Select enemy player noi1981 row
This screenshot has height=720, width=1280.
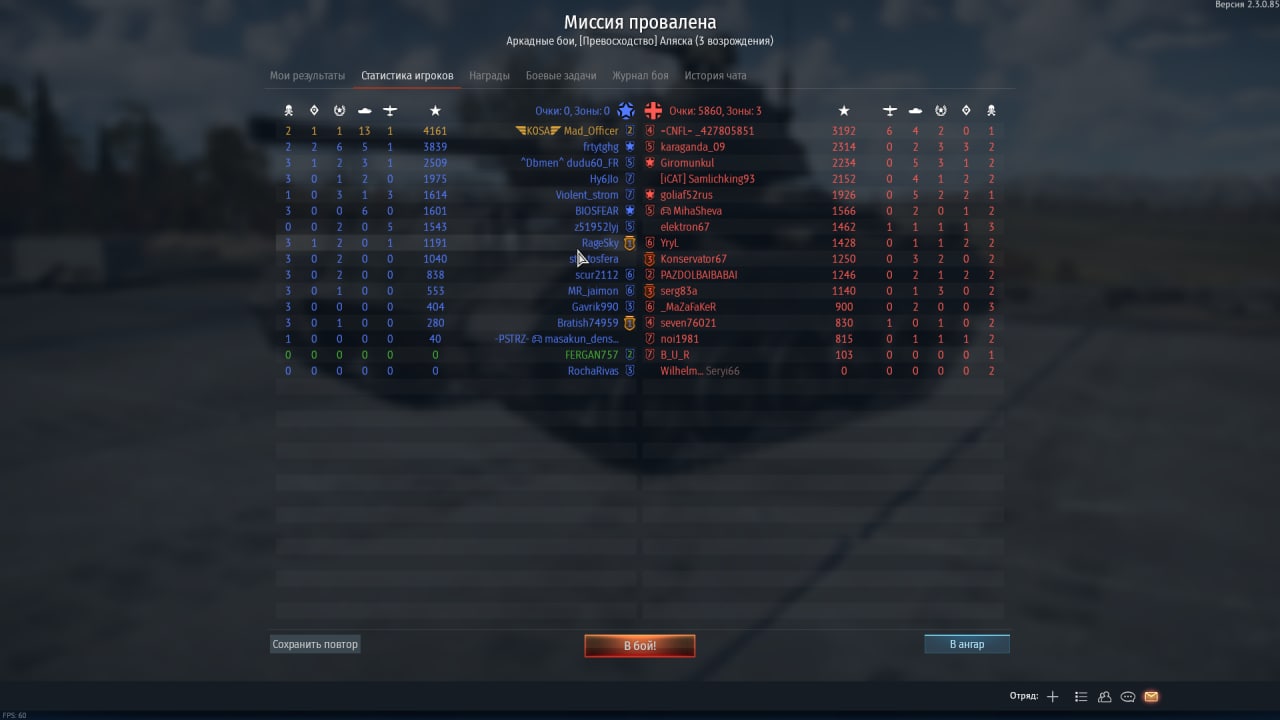(678, 339)
